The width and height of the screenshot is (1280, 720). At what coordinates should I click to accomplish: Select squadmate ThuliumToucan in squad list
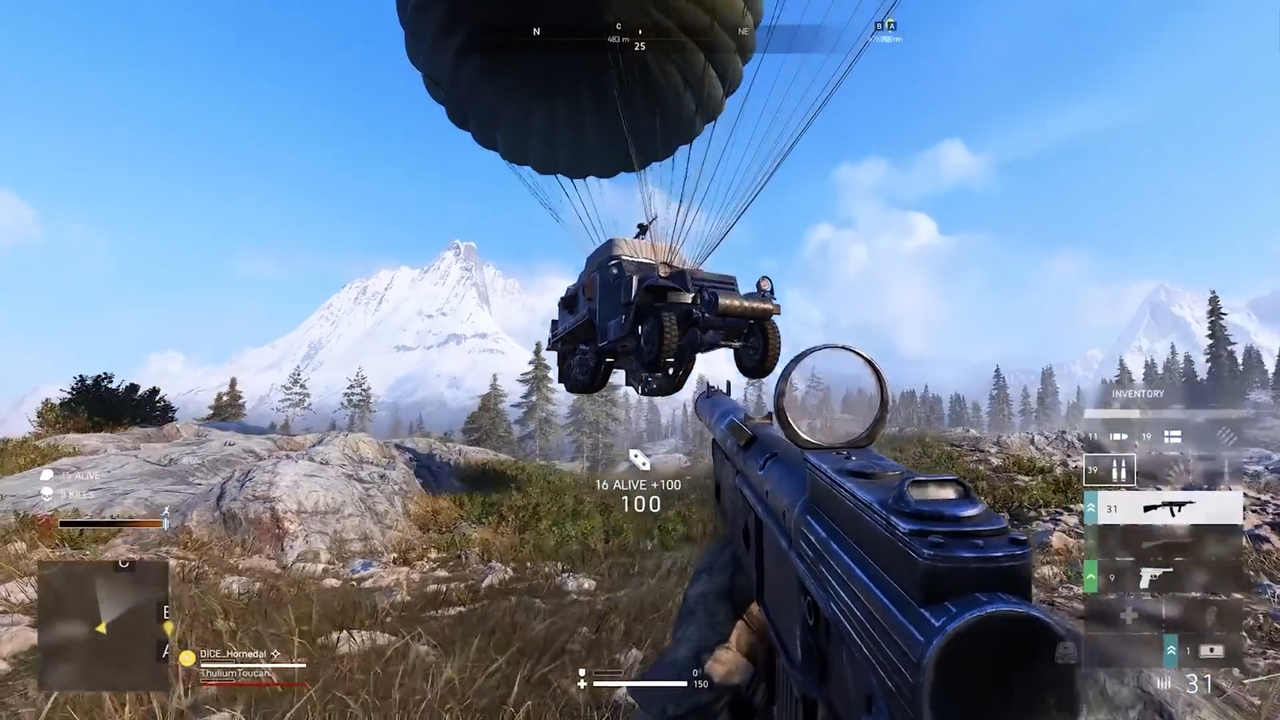tap(236, 675)
